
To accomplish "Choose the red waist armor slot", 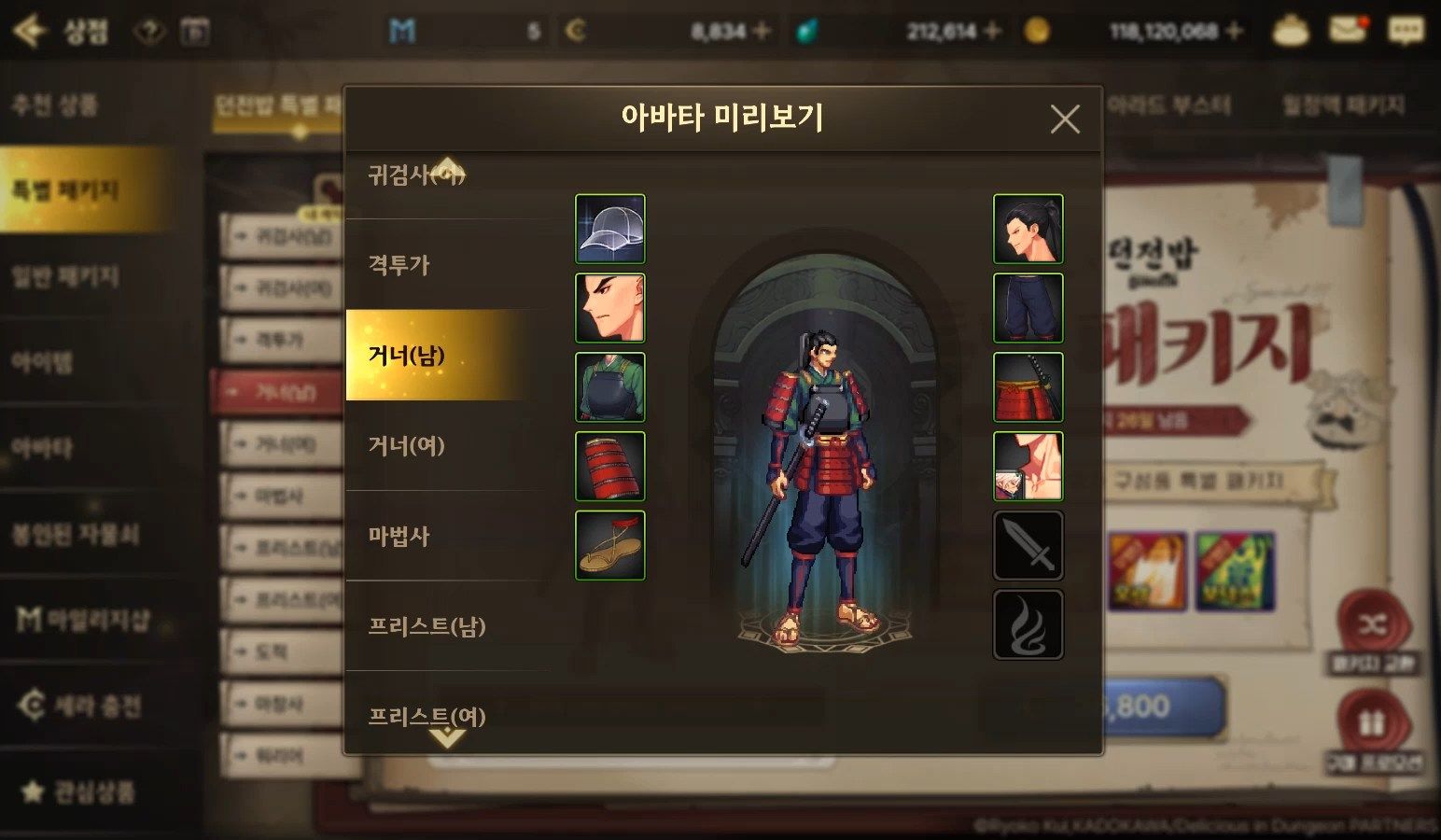I will (x=1028, y=386).
